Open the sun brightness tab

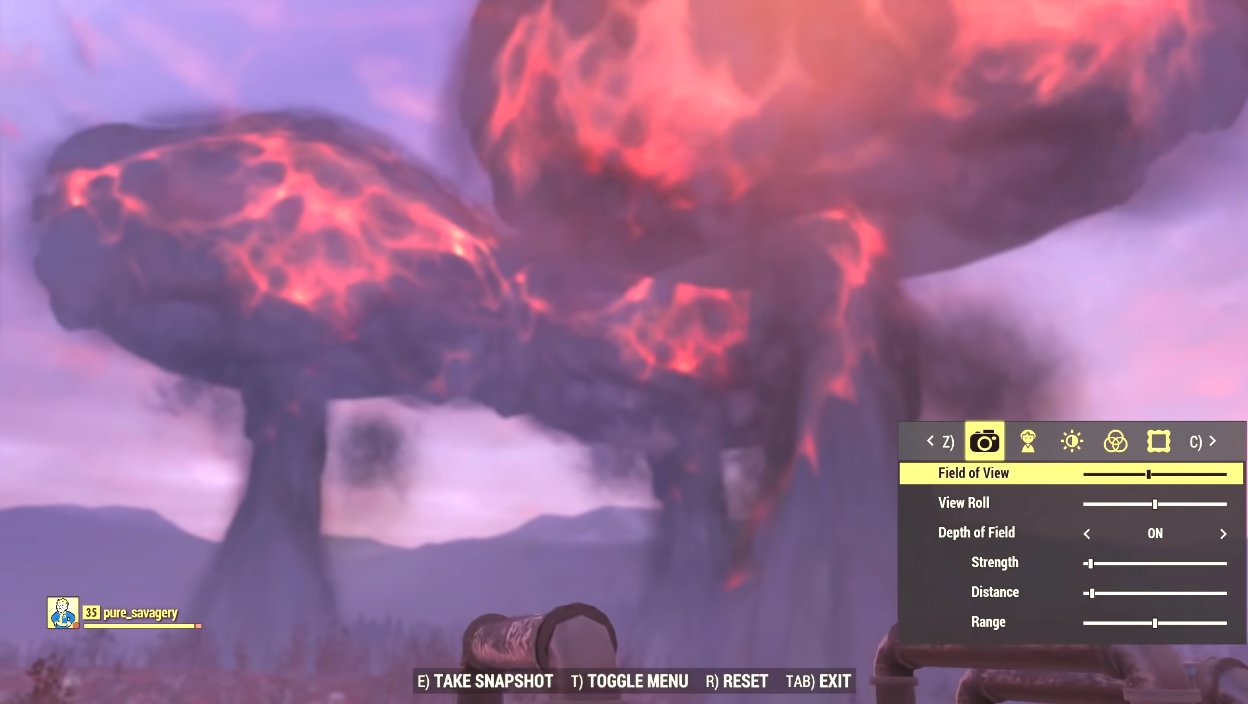pyautogui.click(x=1072, y=441)
